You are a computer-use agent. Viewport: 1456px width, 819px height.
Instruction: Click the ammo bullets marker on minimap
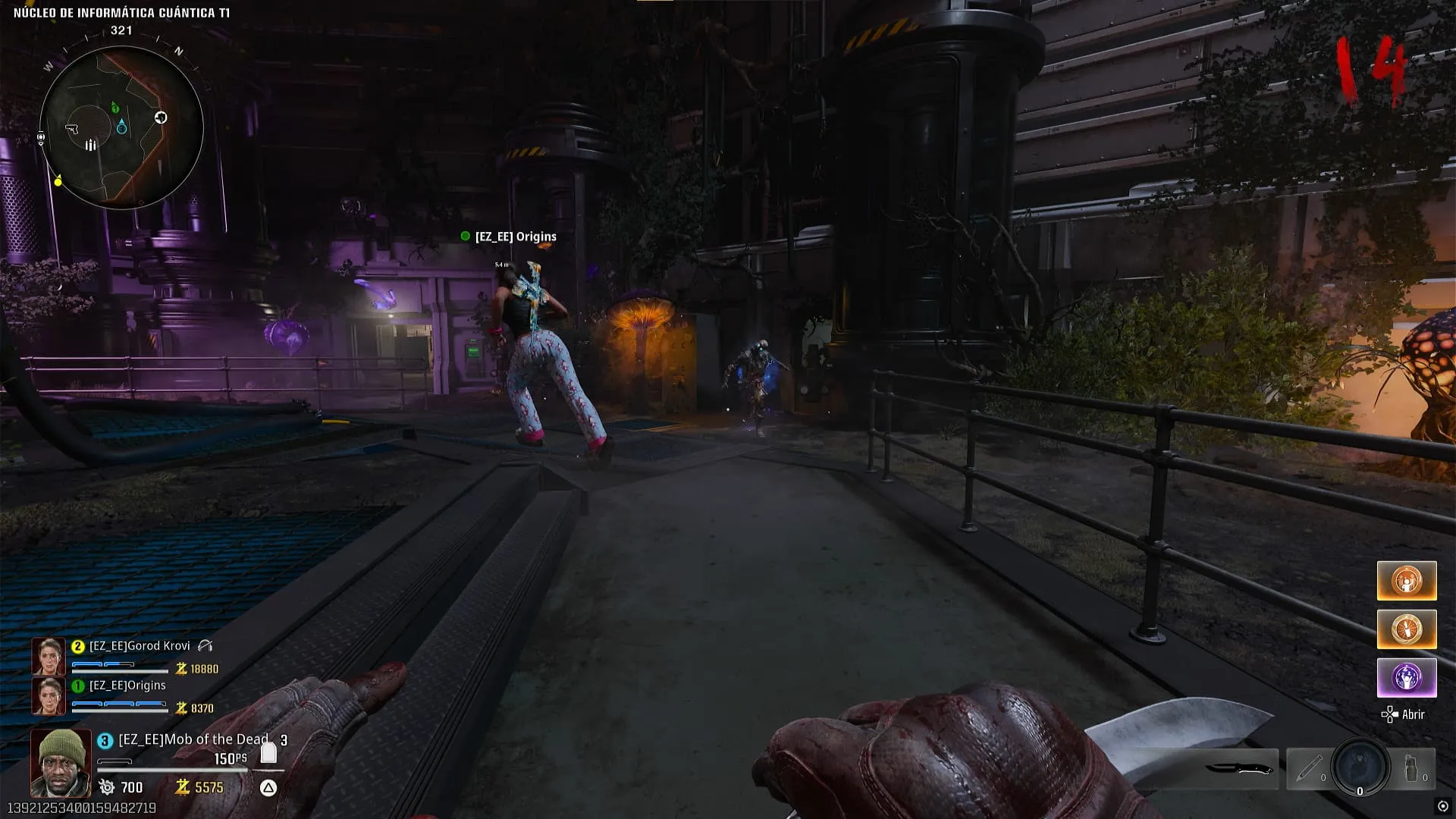pyautogui.click(x=90, y=145)
